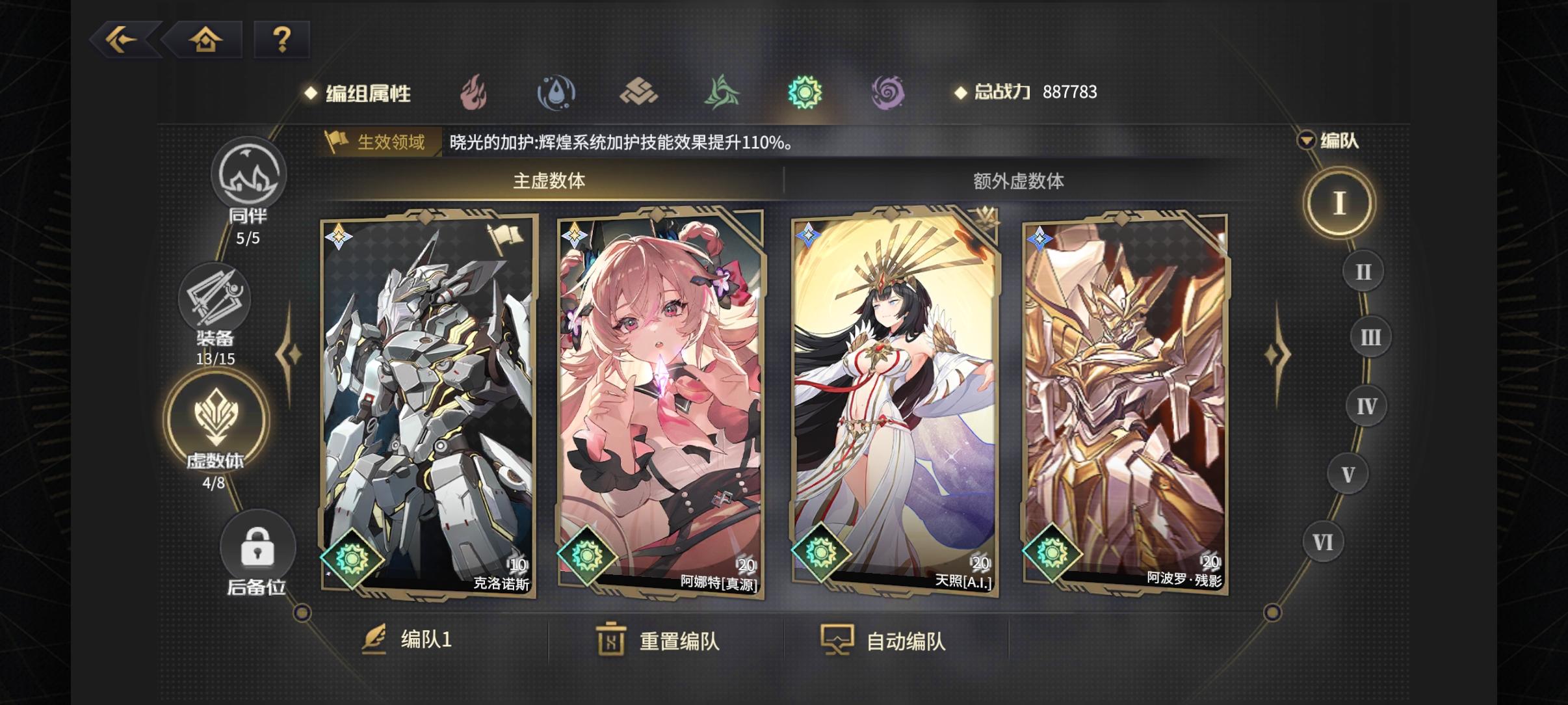Switch to the 额外虚数体 tab

pos(1017,183)
